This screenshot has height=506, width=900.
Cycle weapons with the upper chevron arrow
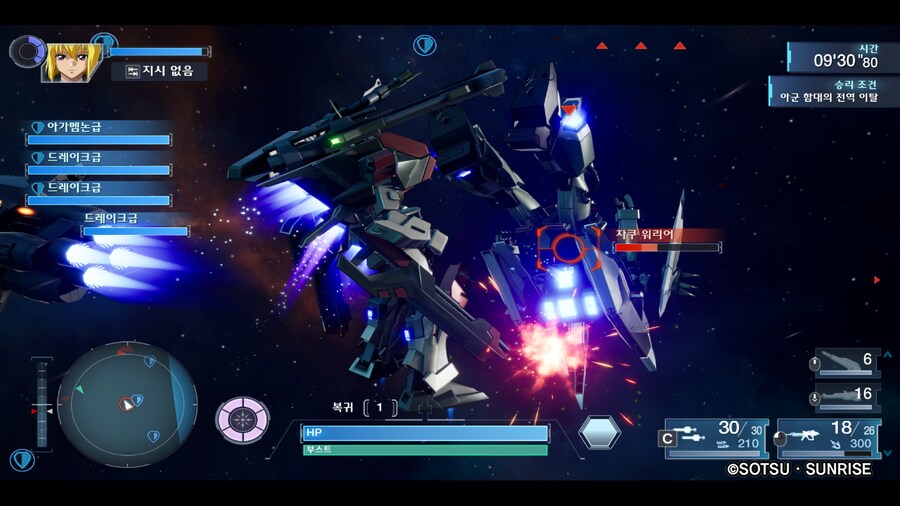(x=887, y=353)
